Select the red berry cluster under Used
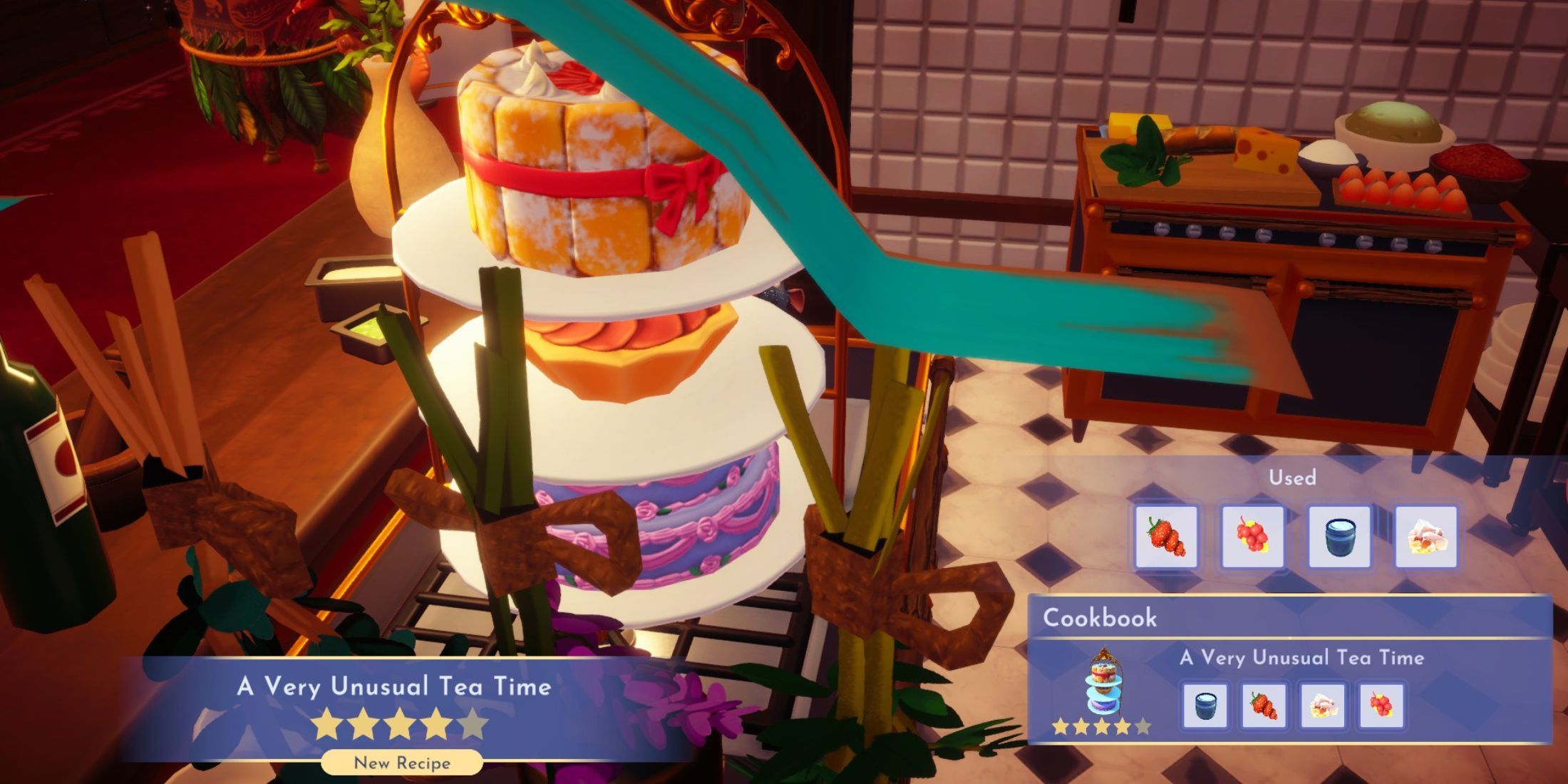Screen dimensions: 1568x784 (x=1252, y=537)
